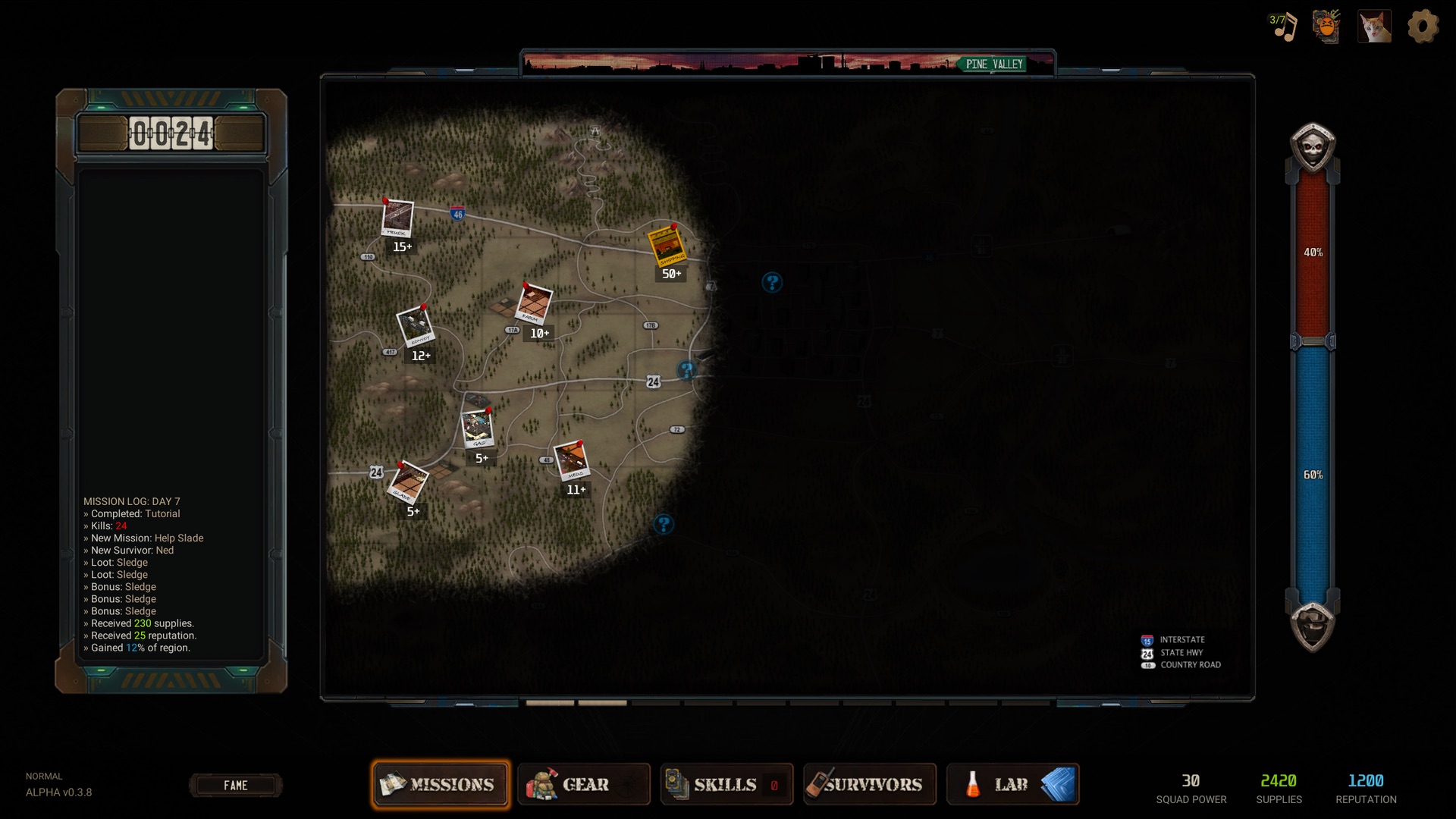Open the Skills tab
Screen dimensions: 1456x819
[x=726, y=784]
